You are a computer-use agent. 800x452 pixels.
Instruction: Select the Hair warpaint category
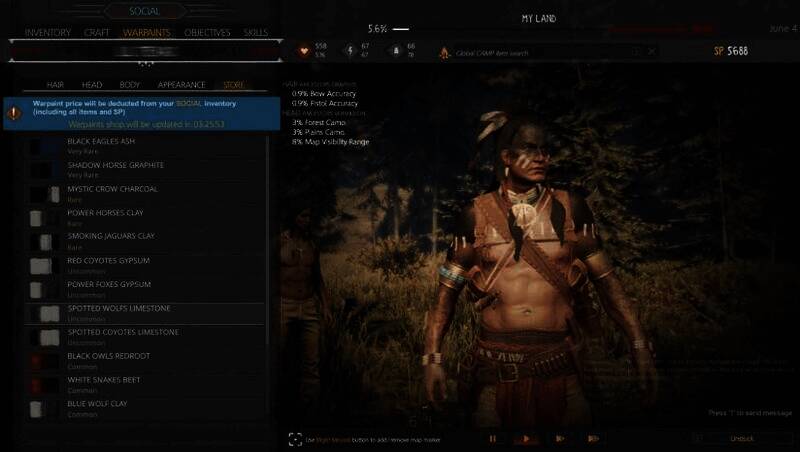56,85
